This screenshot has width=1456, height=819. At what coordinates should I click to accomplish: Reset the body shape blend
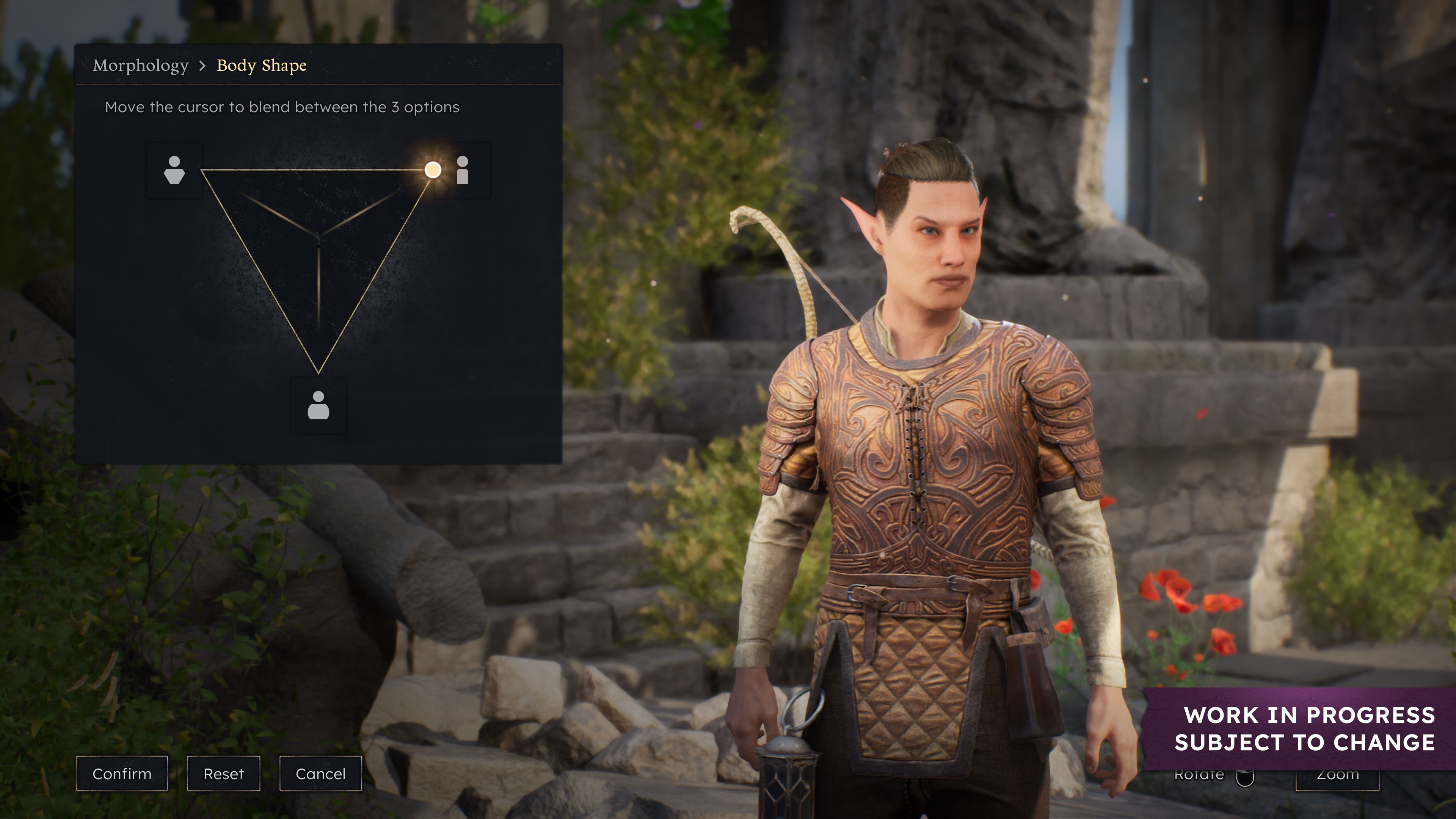coord(223,773)
